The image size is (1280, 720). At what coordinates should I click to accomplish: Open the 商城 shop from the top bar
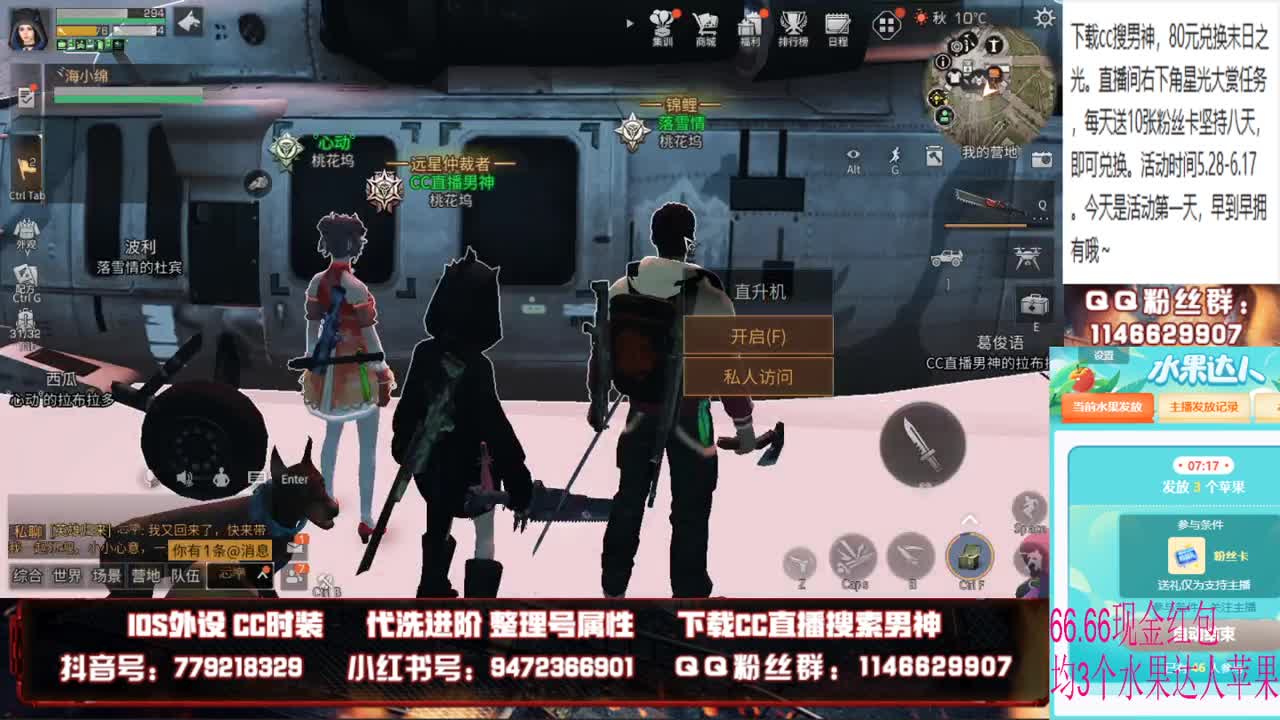(x=707, y=24)
